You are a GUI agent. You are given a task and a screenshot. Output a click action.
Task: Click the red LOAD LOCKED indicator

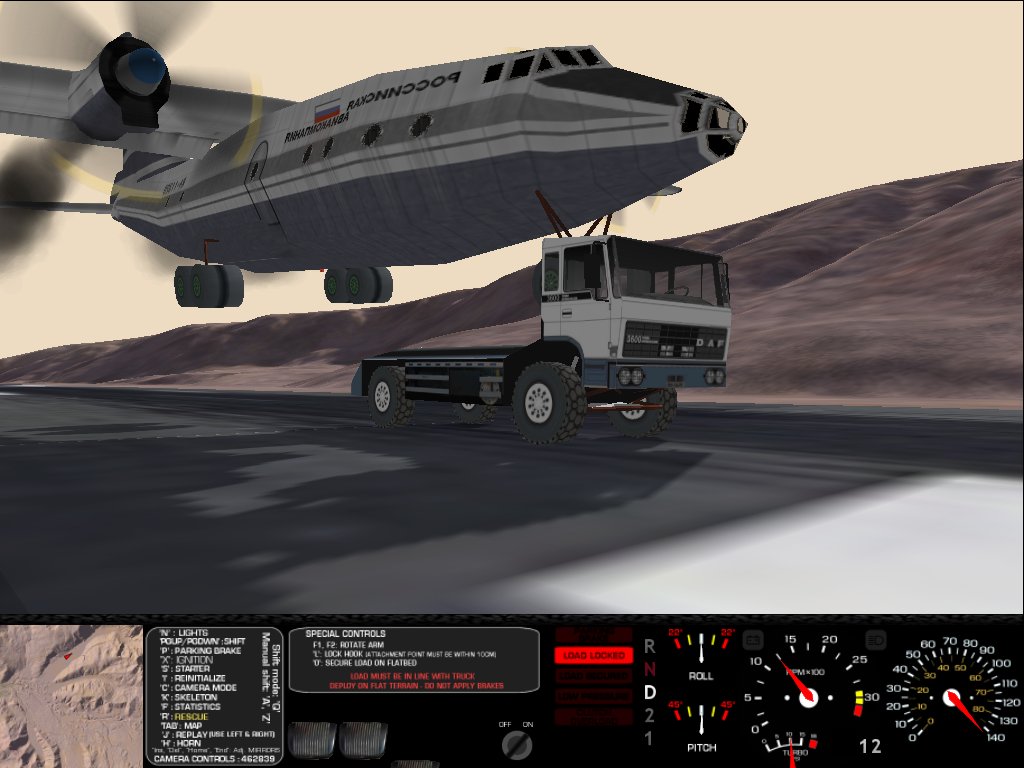click(594, 656)
